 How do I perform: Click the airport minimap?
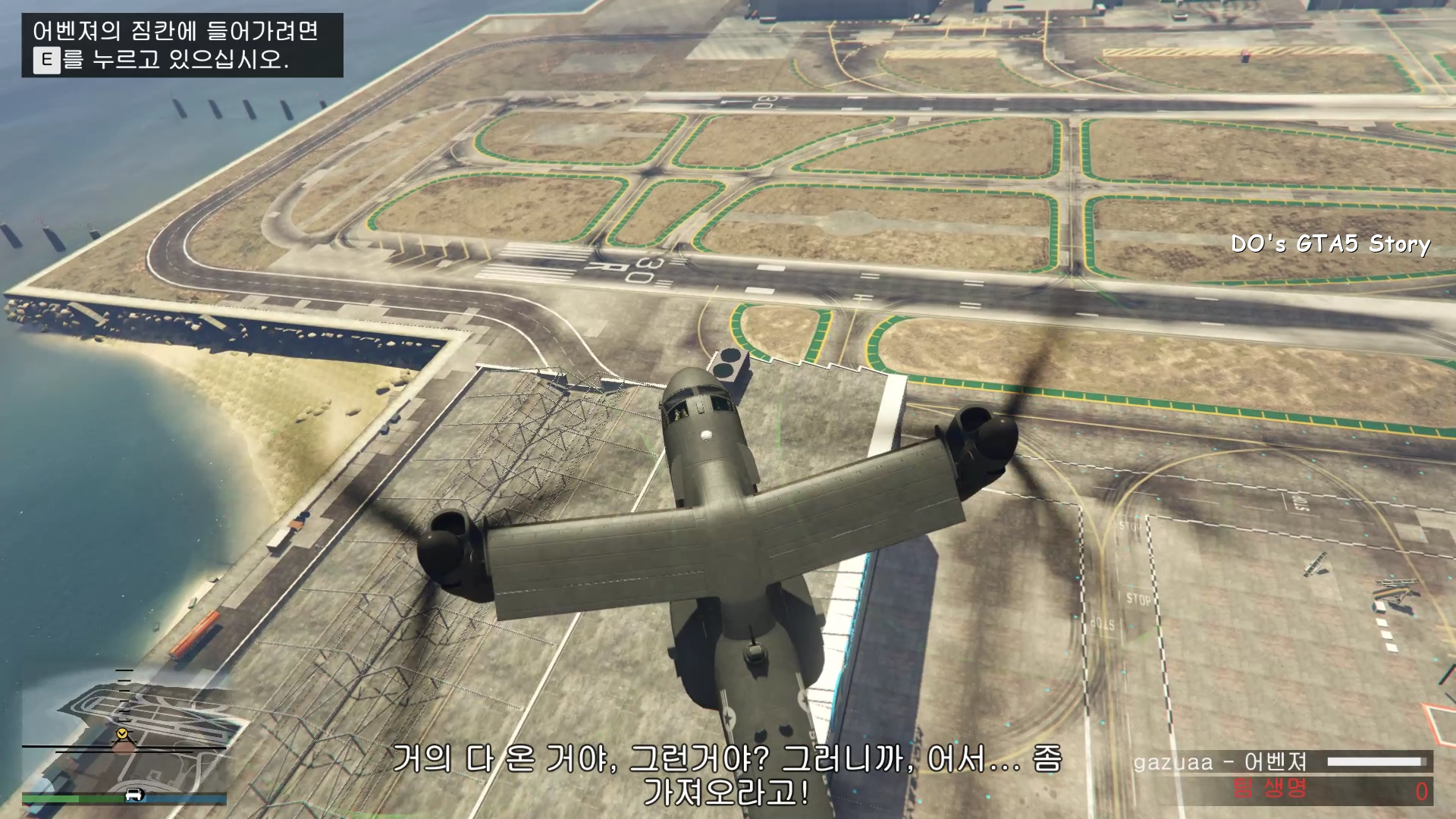click(x=124, y=732)
